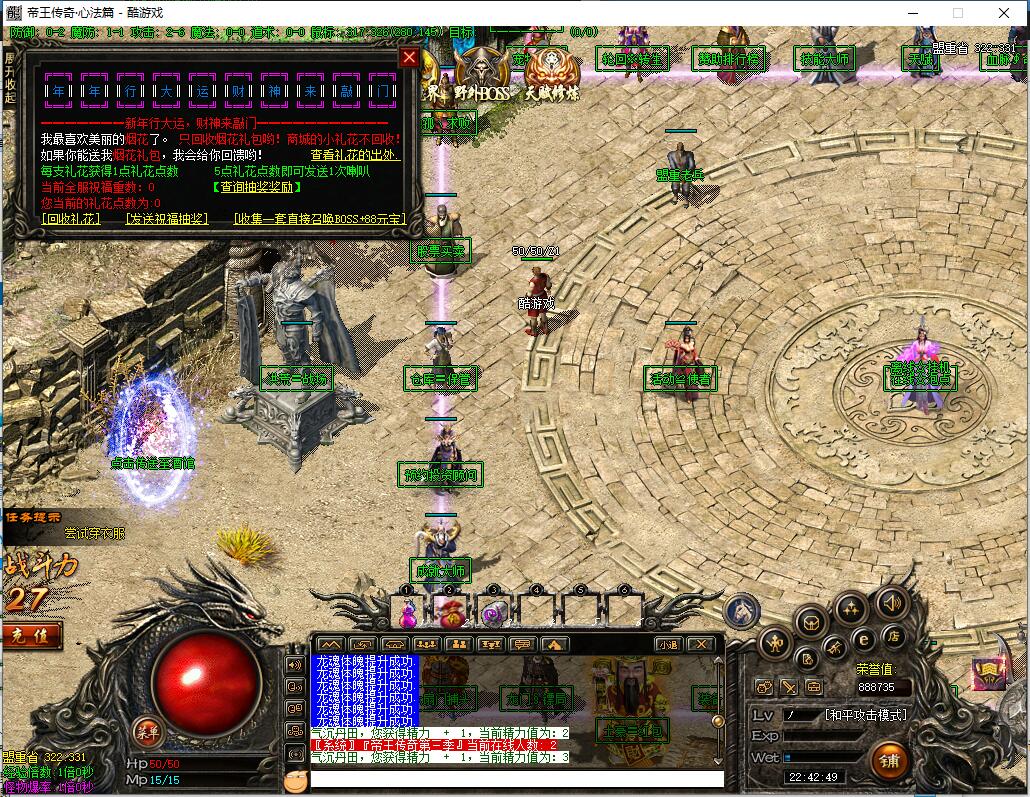Close the New Year event dialog

(409, 57)
